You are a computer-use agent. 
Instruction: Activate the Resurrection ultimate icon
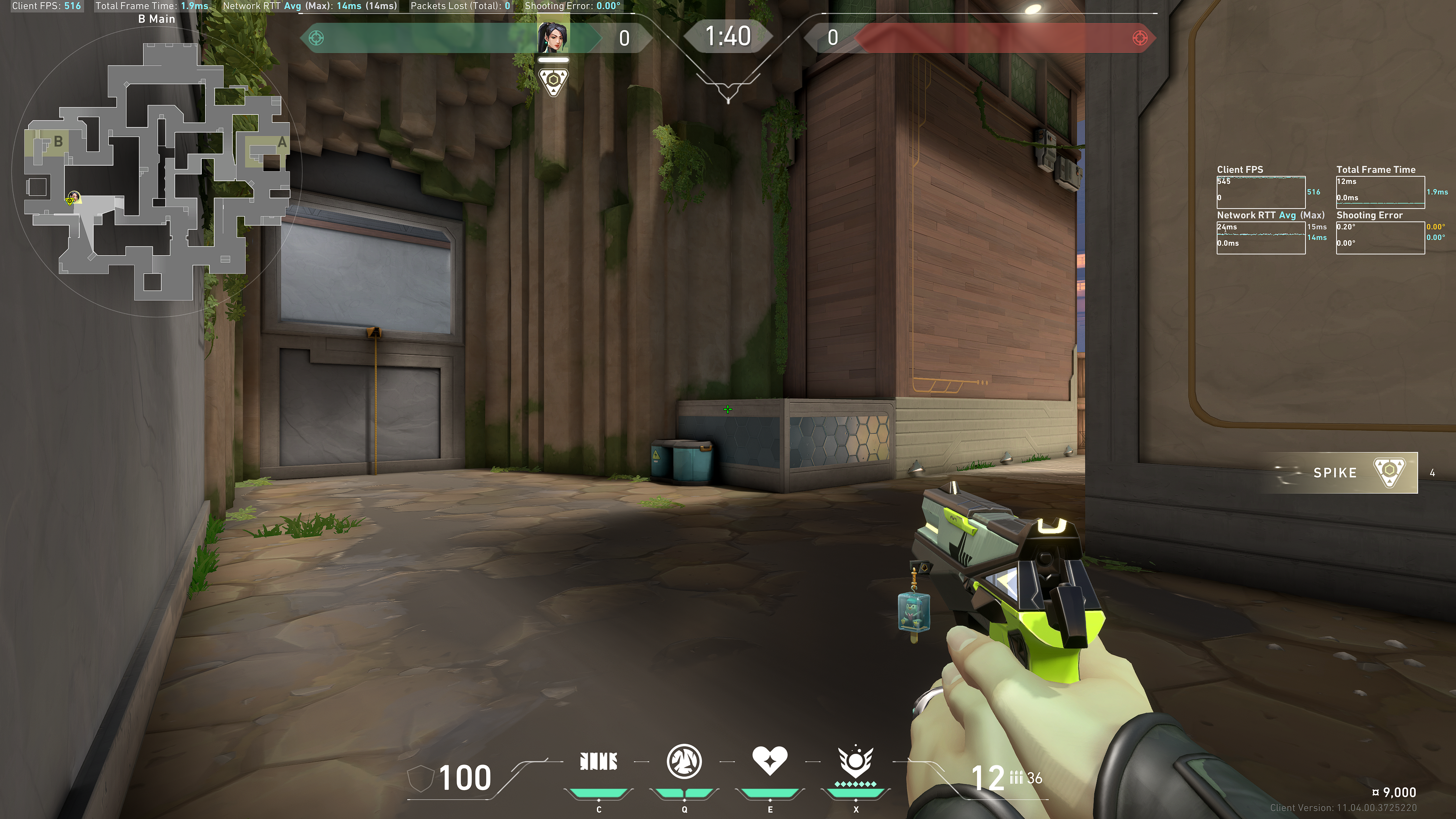tap(855, 761)
